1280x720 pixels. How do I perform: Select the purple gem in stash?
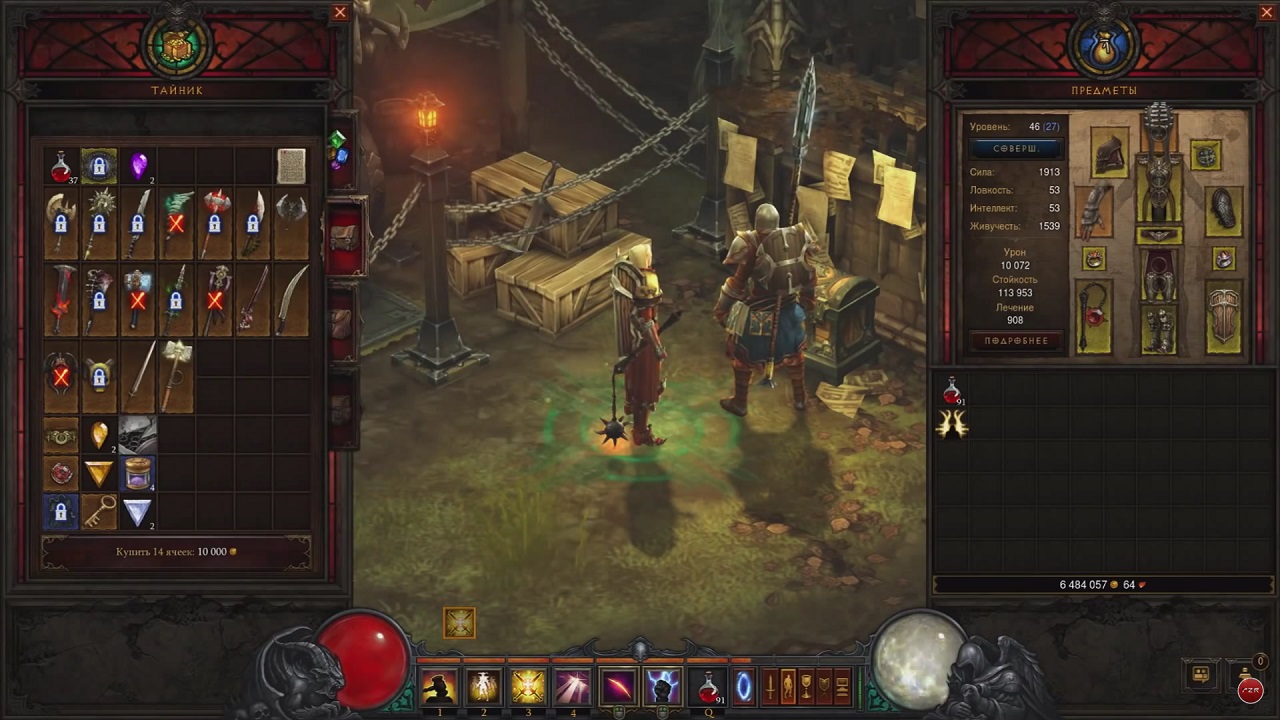pos(138,166)
